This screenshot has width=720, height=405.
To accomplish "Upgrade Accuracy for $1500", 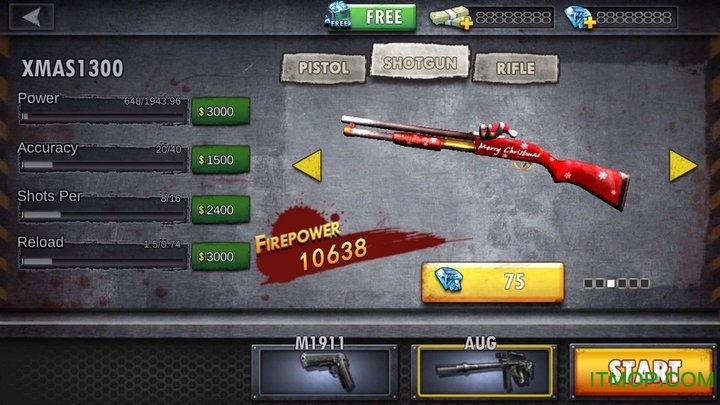I will coord(219,160).
